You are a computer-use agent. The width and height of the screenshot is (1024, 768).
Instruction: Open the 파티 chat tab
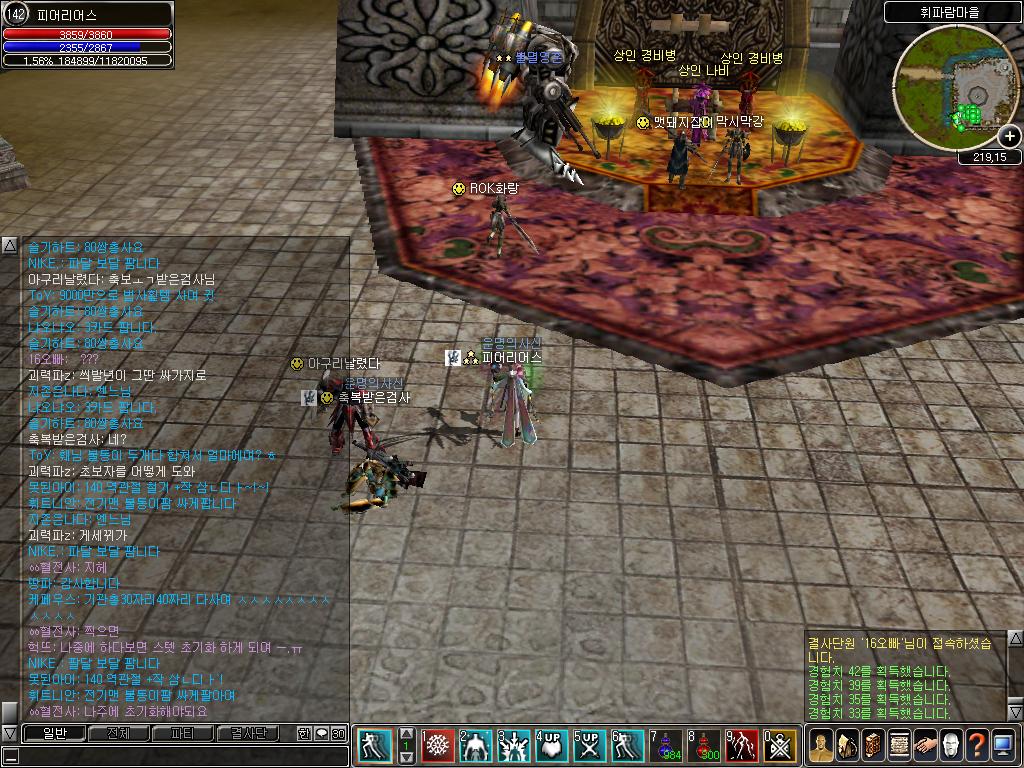tap(182, 733)
